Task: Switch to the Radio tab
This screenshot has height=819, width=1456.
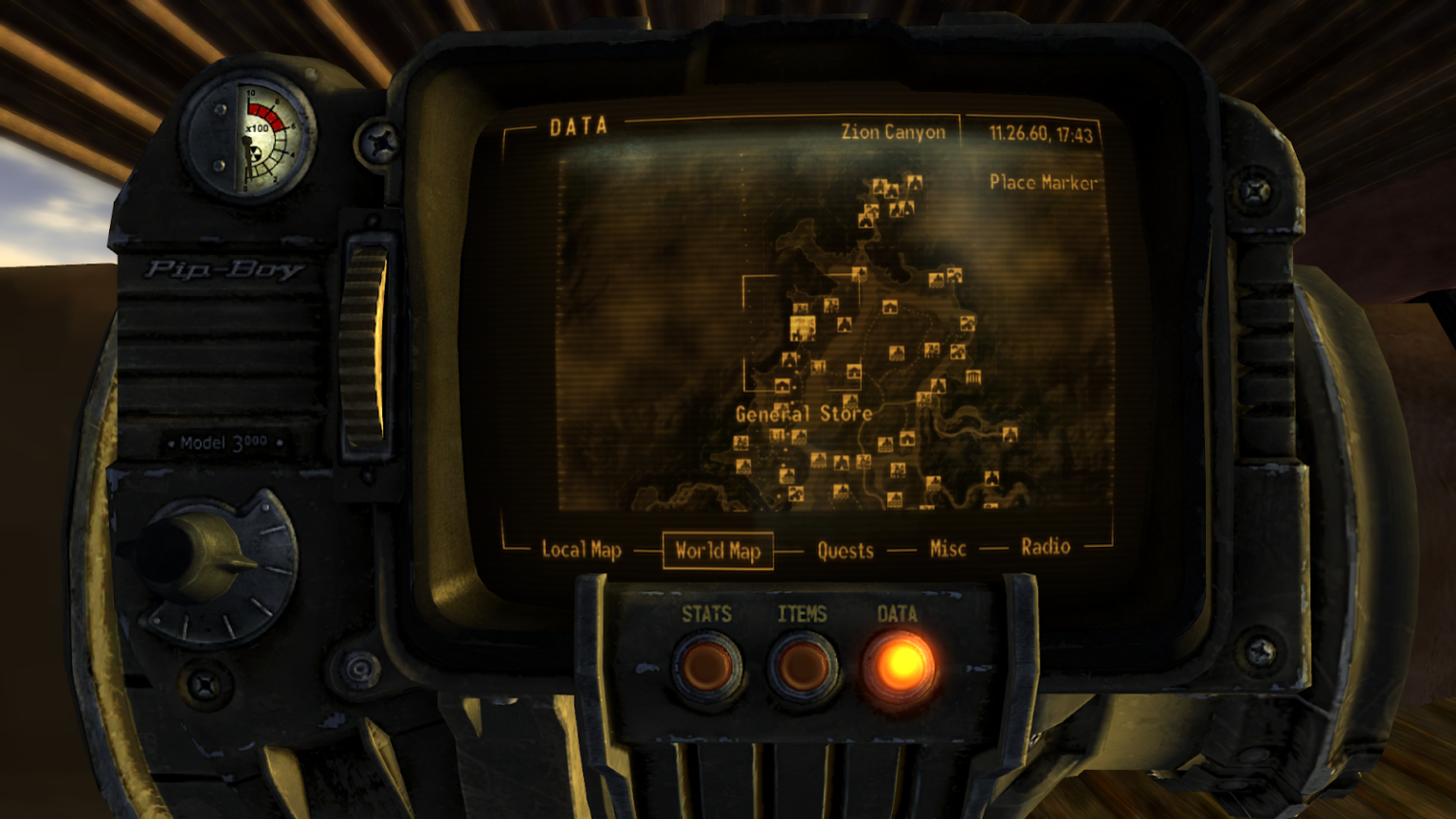Action: tap(1046, 546)
